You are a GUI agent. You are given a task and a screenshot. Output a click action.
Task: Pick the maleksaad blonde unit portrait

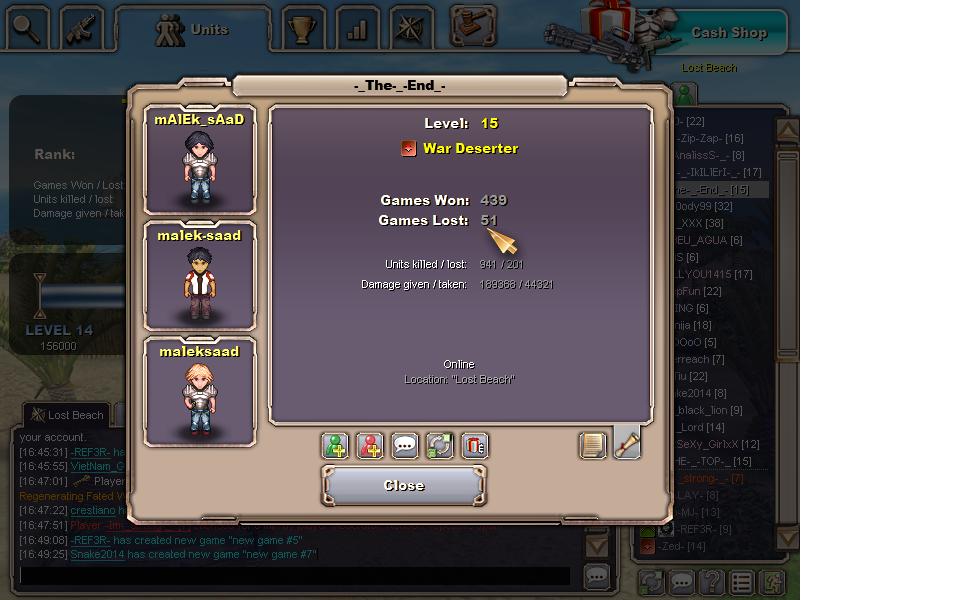pyautogui.click(x=199, y=392)
